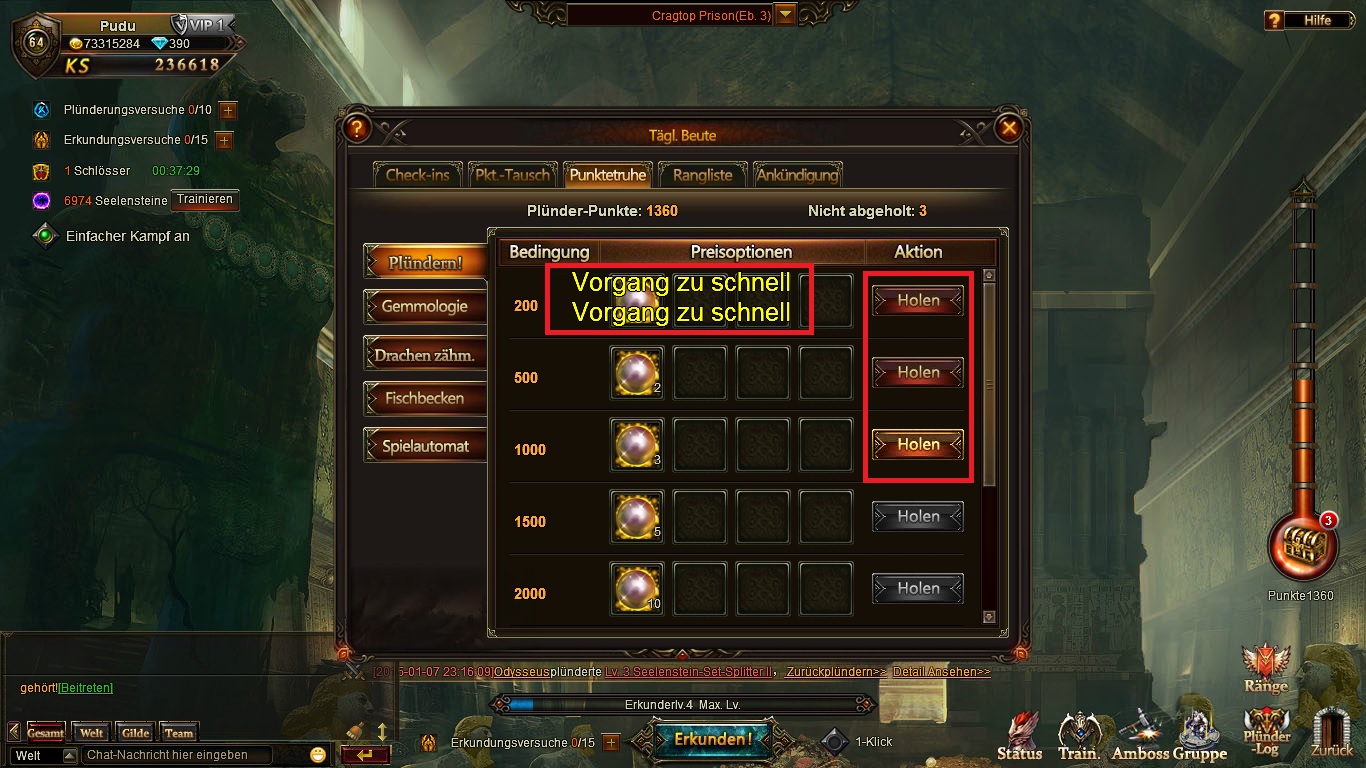
Task: Start exploring with the Erkunden! button
Action: 712,740
